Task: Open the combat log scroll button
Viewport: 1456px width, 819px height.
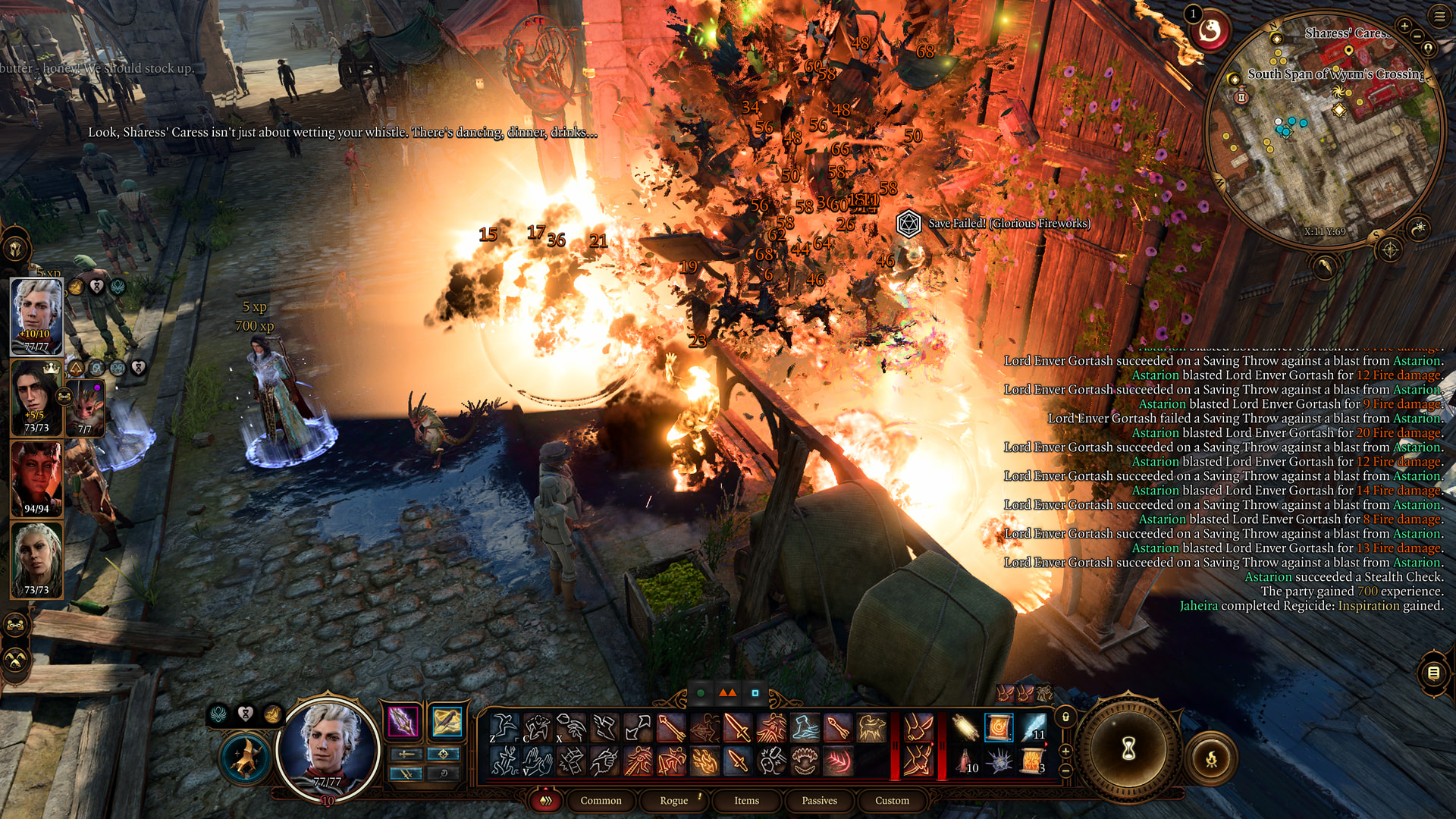Action: point(1433,673)
